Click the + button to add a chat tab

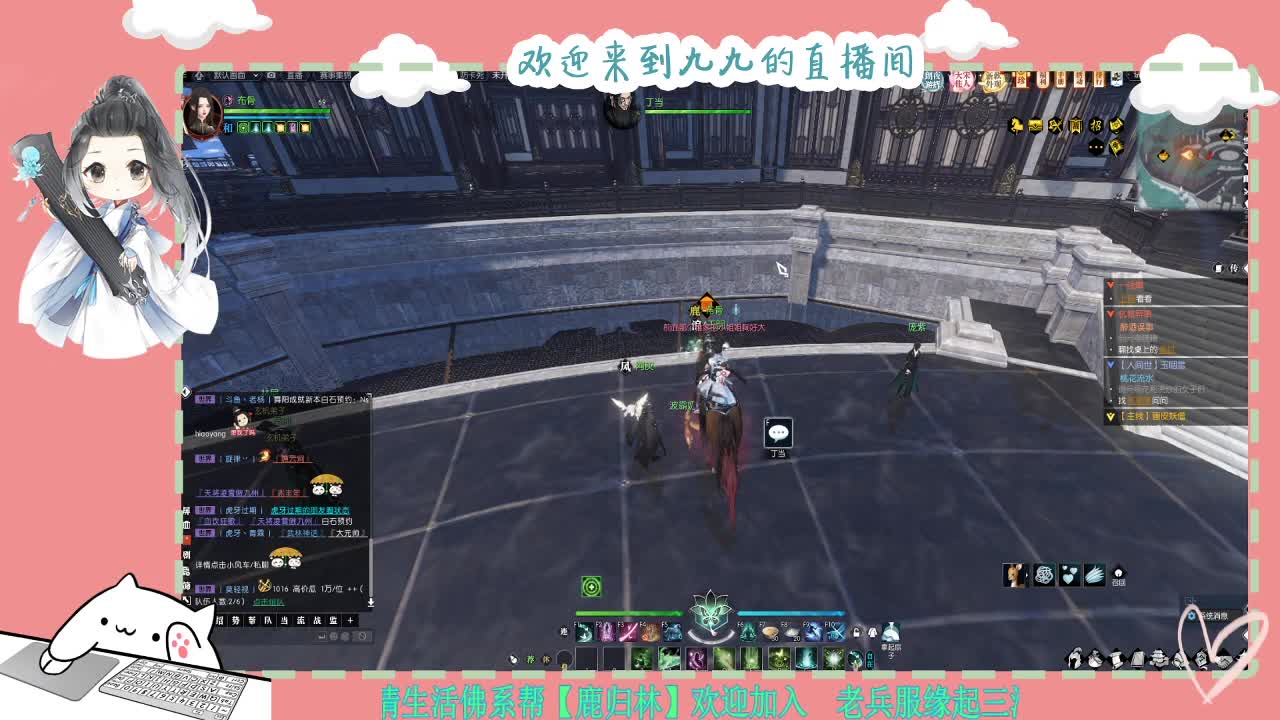350,620
